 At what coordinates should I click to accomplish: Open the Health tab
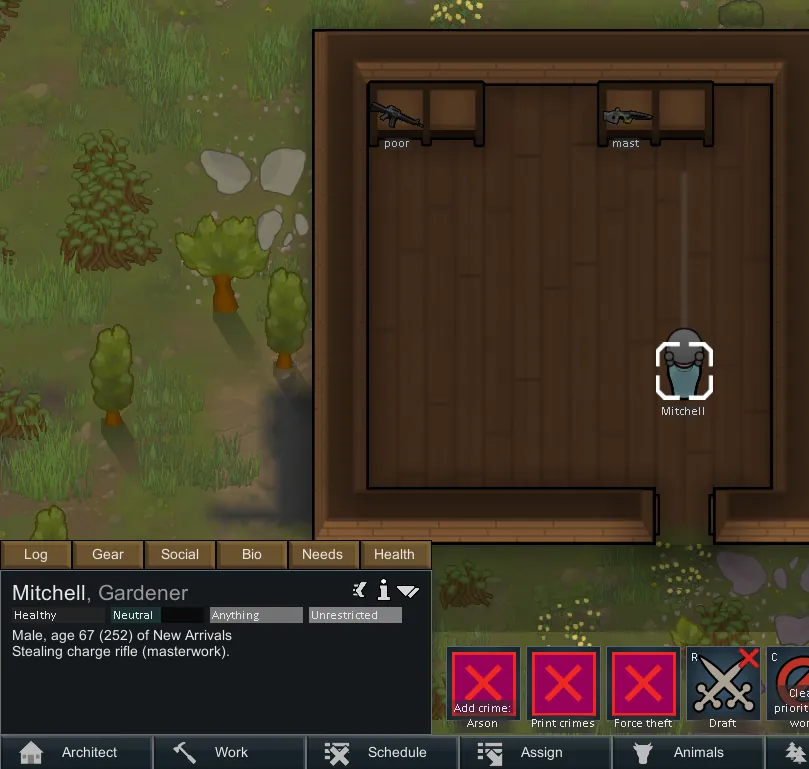[x=394, y=554]
